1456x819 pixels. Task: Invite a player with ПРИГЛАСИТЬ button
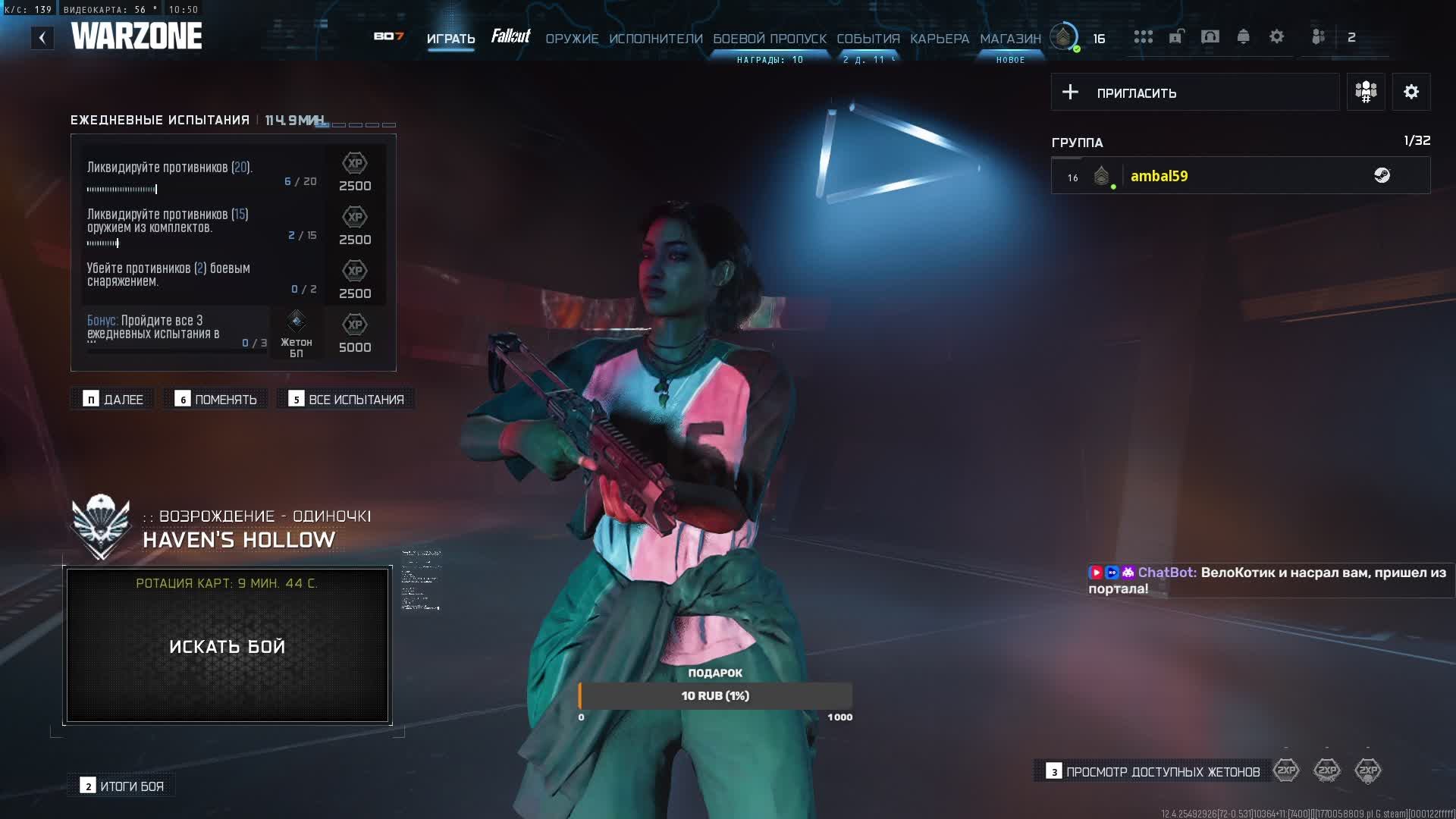(x=1194, y=93)
